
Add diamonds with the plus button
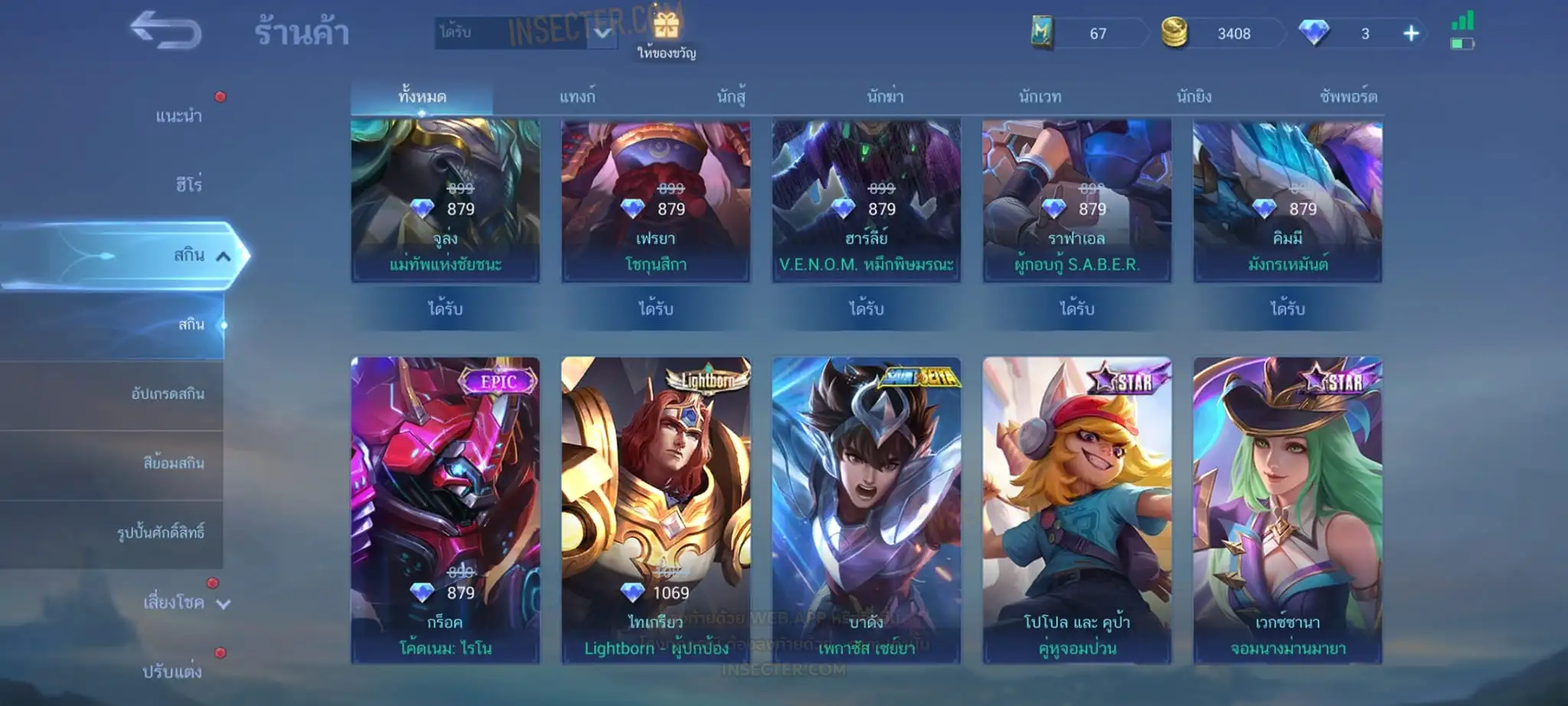1411,34
